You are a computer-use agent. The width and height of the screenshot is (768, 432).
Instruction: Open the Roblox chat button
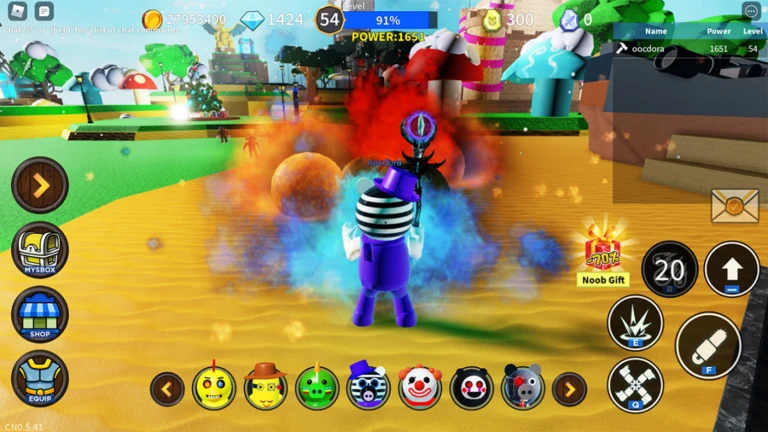pos(44,11)
